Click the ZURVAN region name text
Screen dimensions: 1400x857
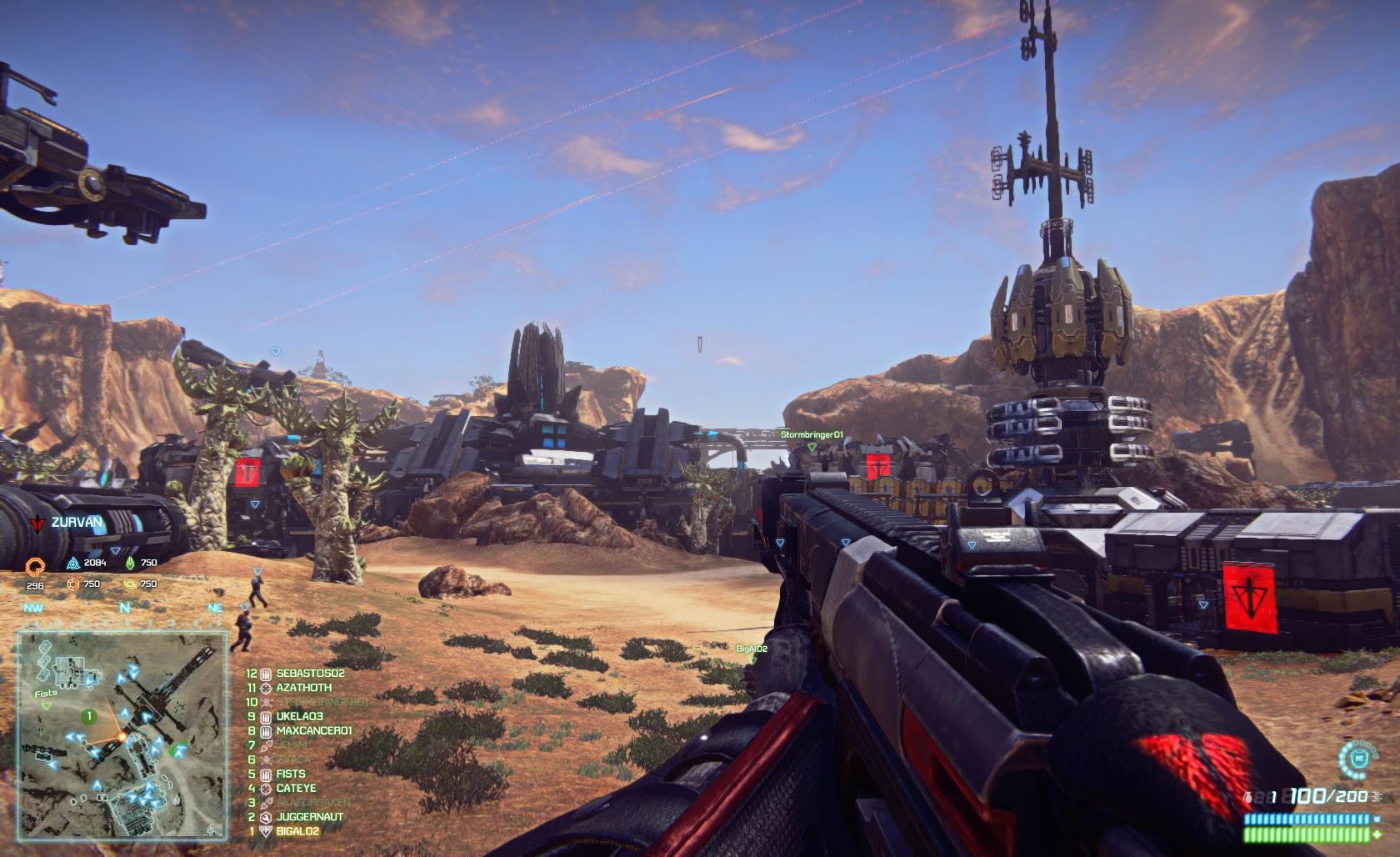[x=77, y=524]
